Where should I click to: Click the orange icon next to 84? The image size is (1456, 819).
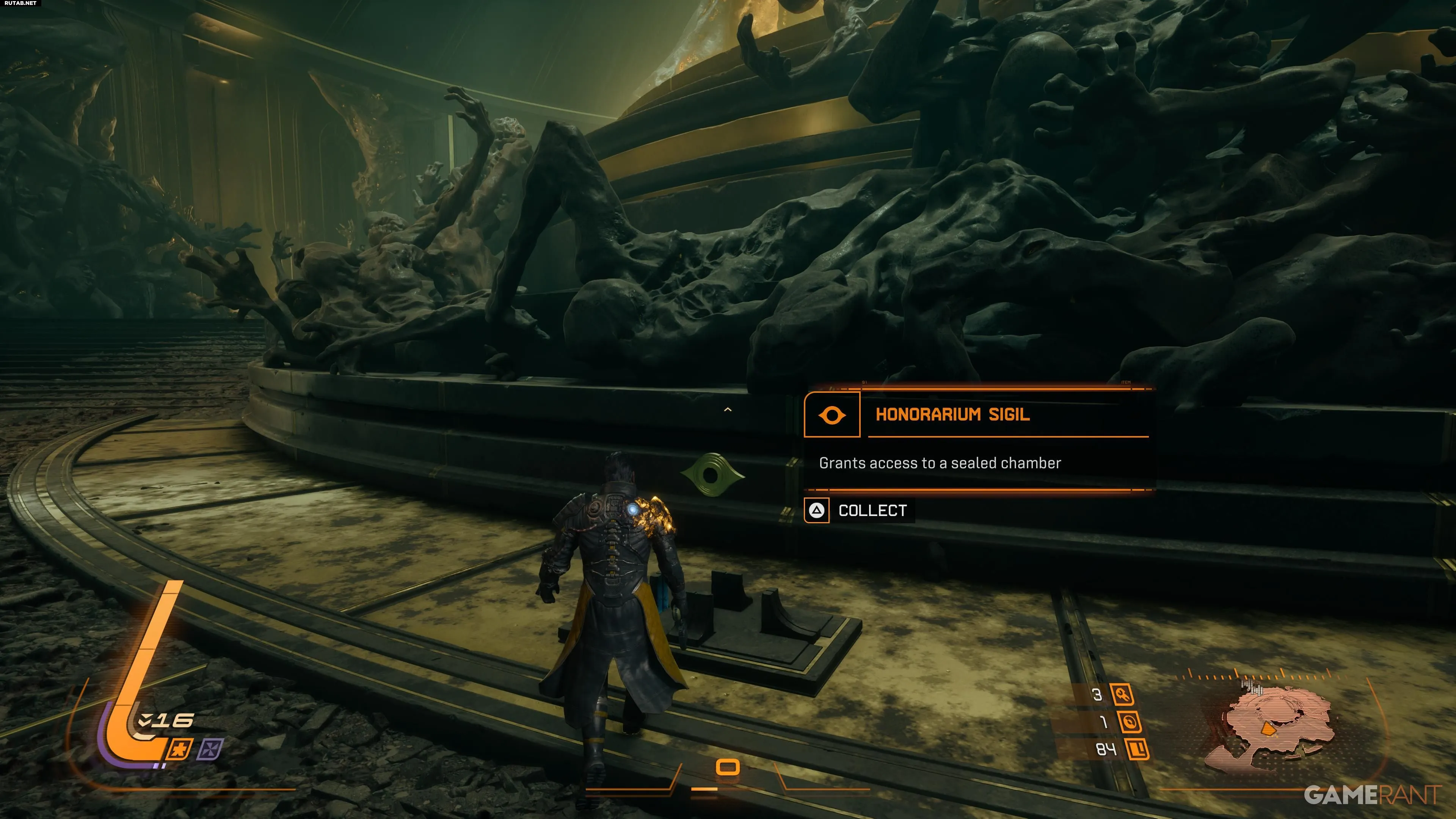point(1137,750)
